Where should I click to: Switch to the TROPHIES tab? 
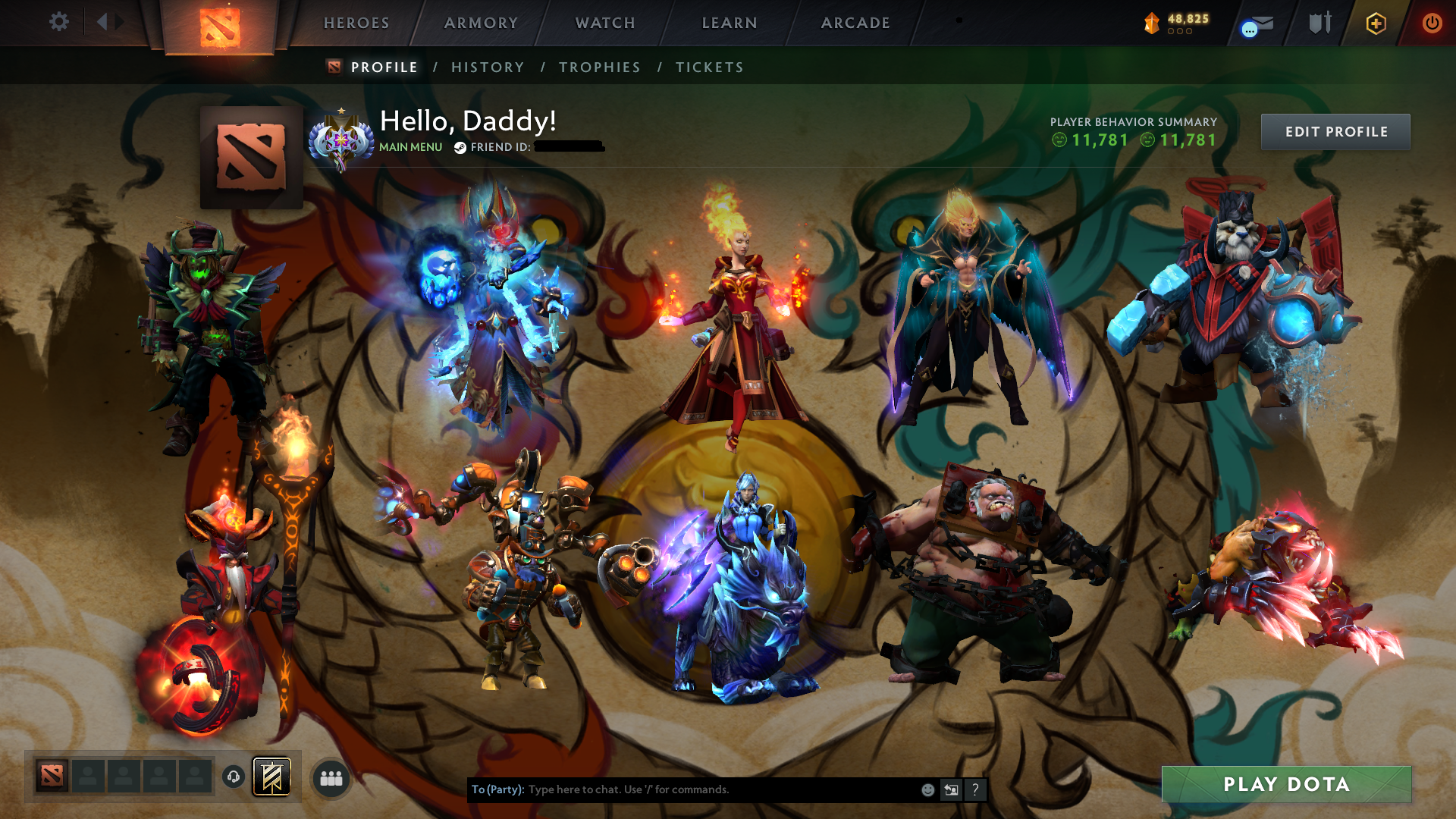(x=599, y=67)
